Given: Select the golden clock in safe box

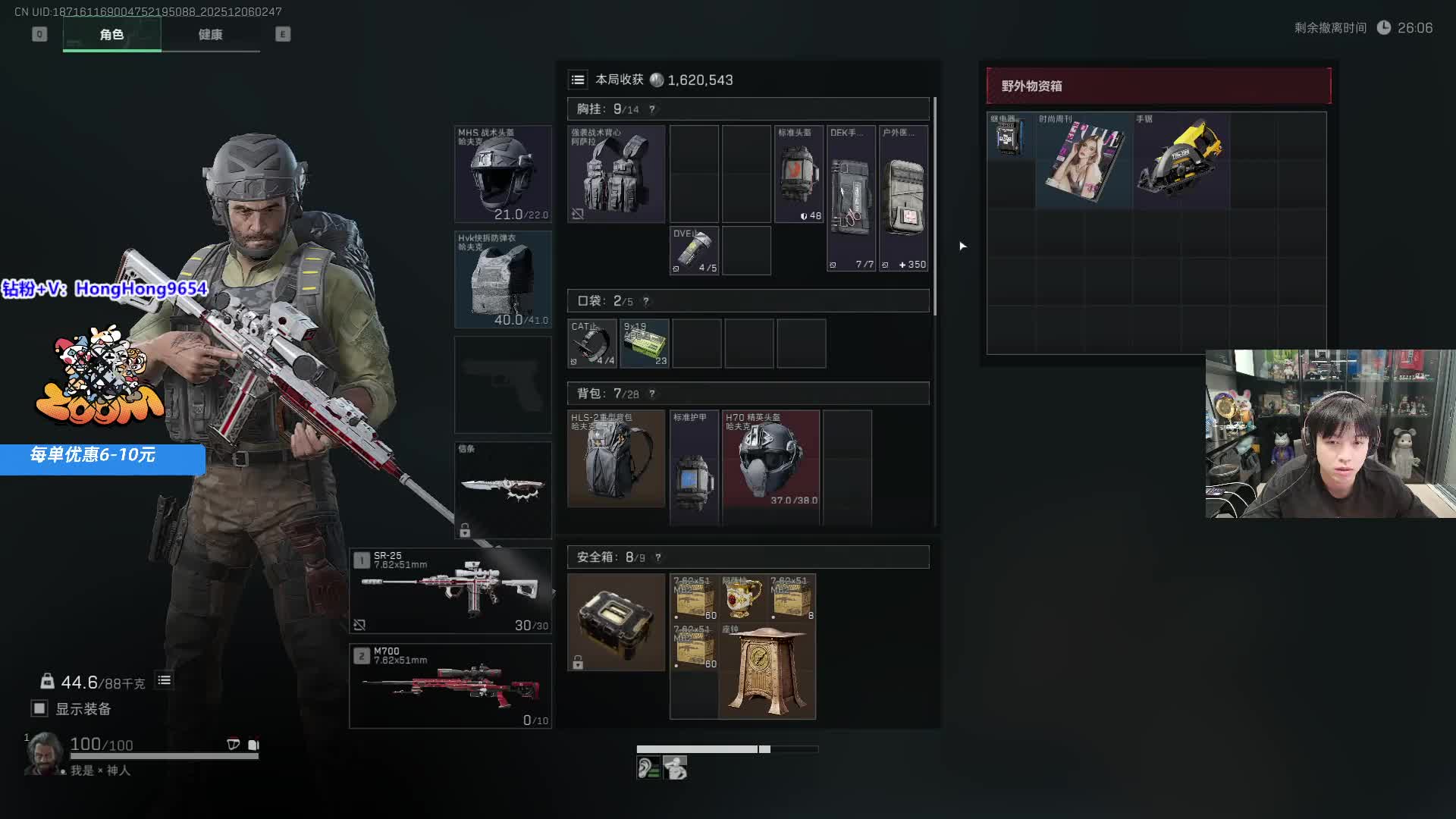Looking at the screenshot, I should 767,671.
